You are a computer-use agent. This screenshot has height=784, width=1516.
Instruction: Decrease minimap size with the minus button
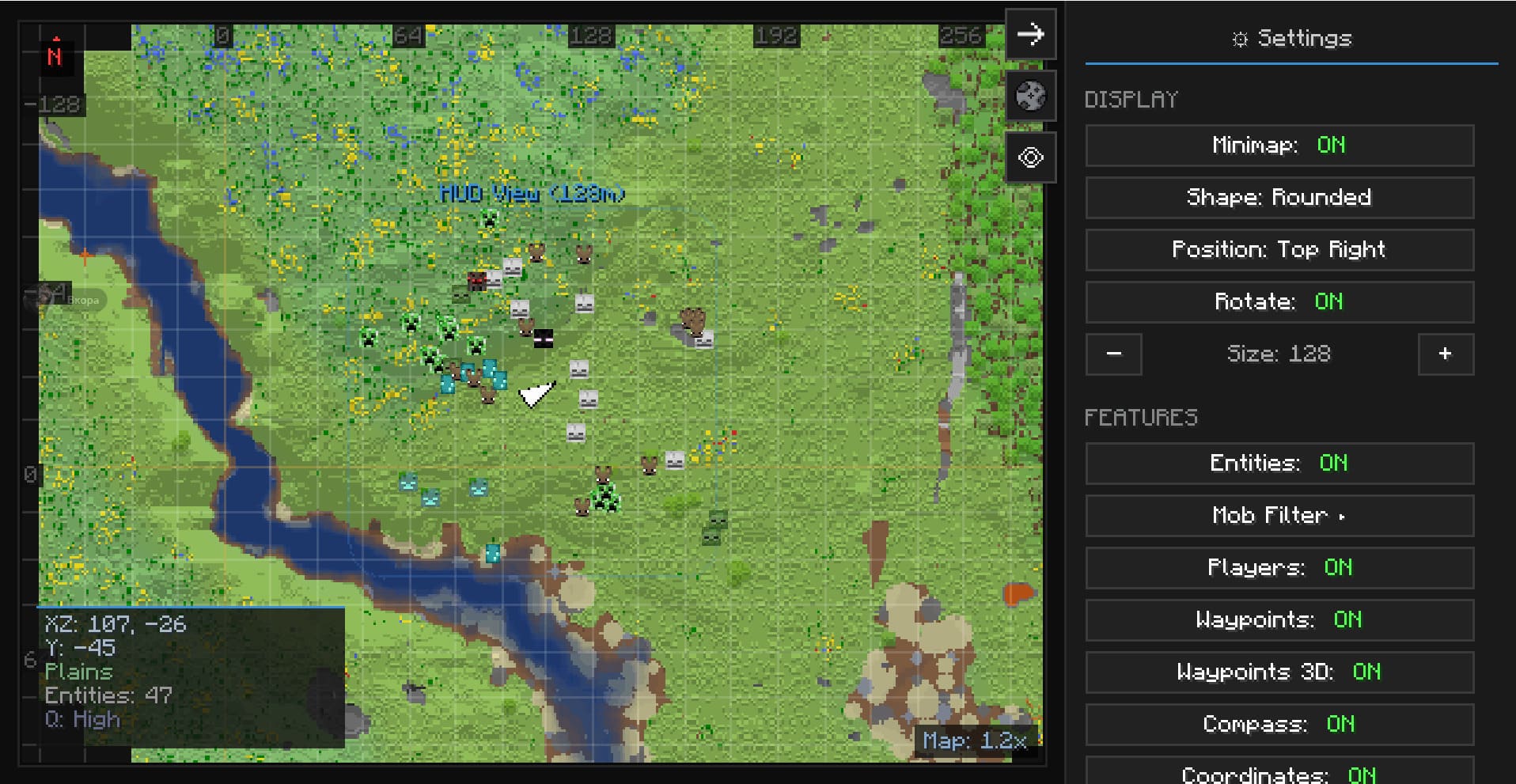click(x=1113, y=354)
